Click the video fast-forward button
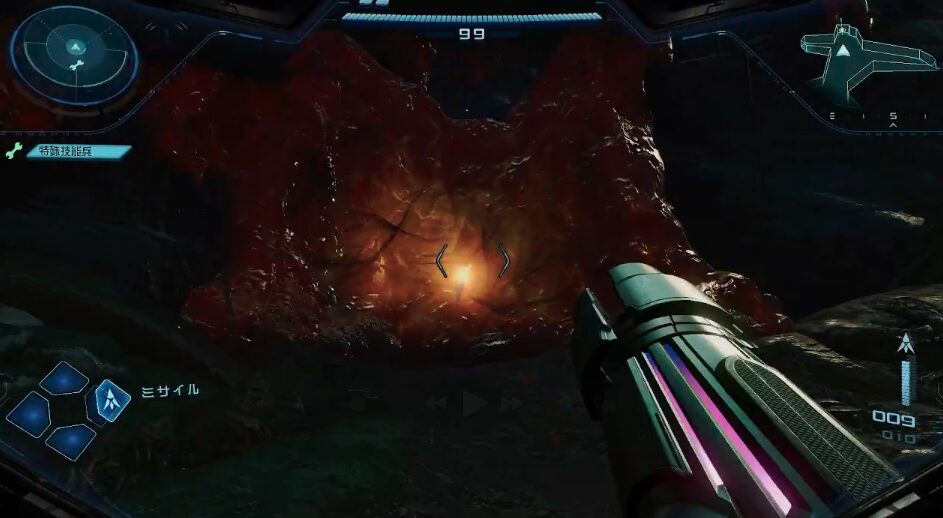943x518 pixels. tap(511, 403)
